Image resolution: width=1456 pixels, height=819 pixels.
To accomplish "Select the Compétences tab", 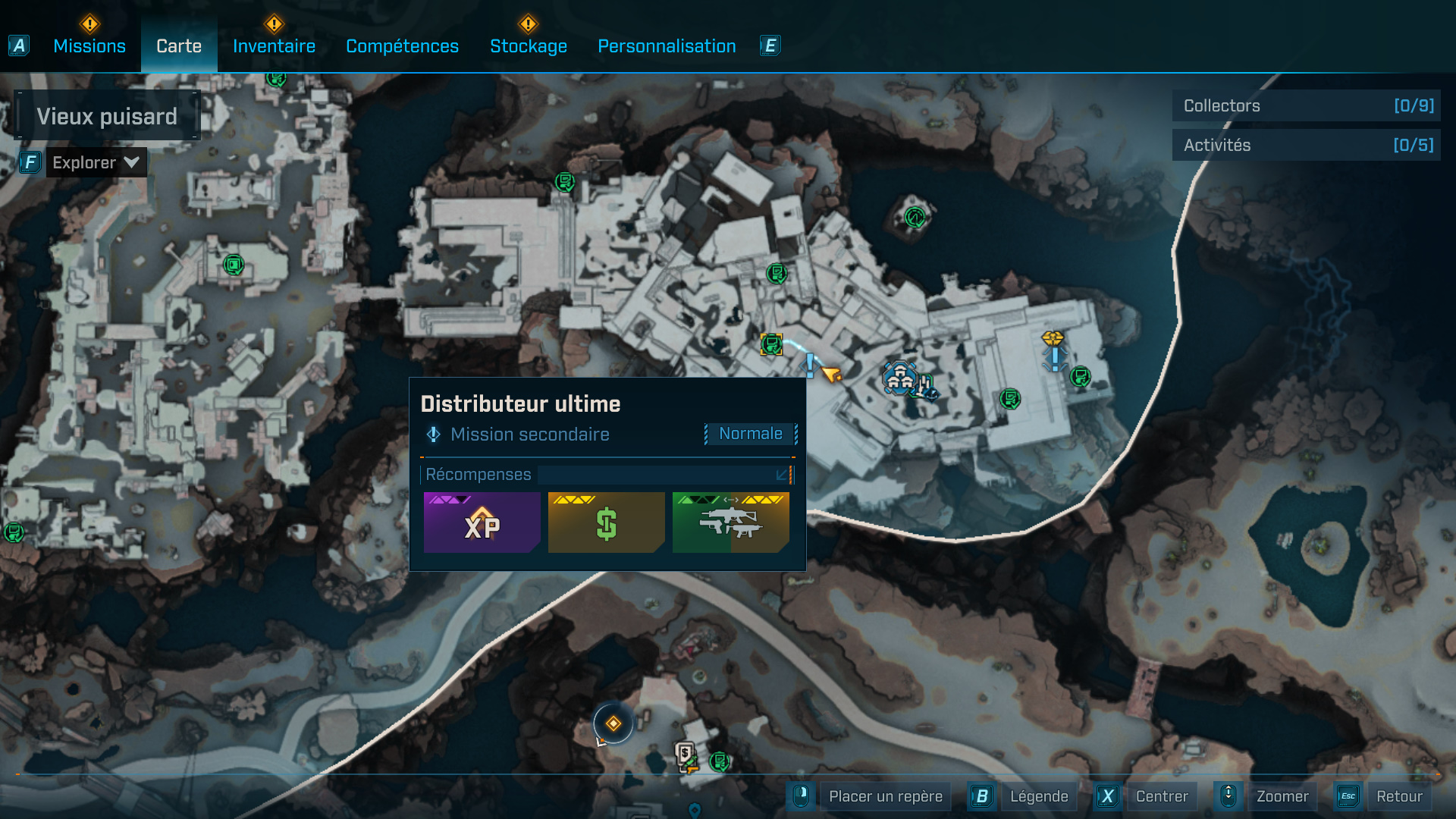I will pos(402,46).
